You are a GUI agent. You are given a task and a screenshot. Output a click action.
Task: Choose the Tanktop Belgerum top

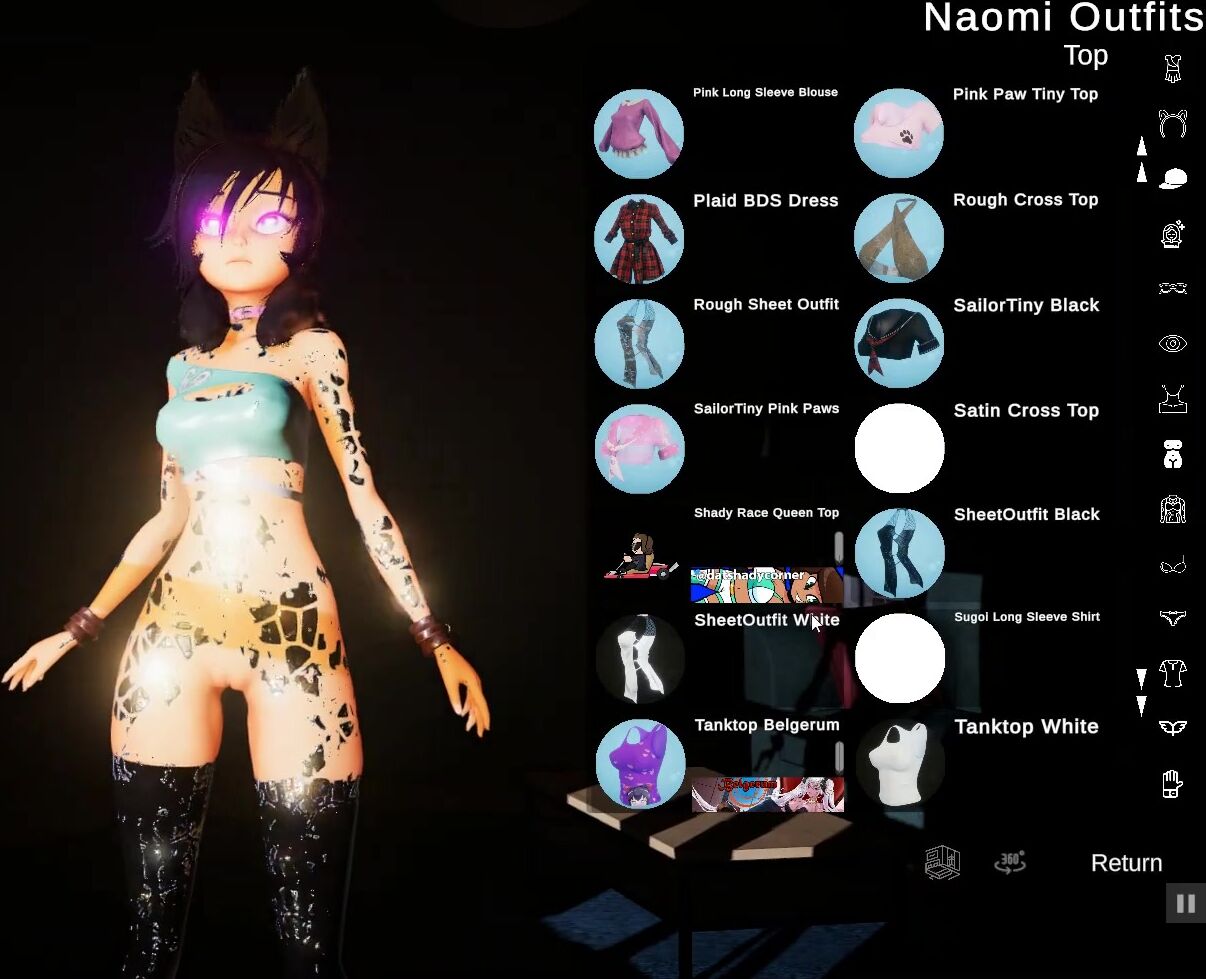pyautogui.click(x=639, y=764)
